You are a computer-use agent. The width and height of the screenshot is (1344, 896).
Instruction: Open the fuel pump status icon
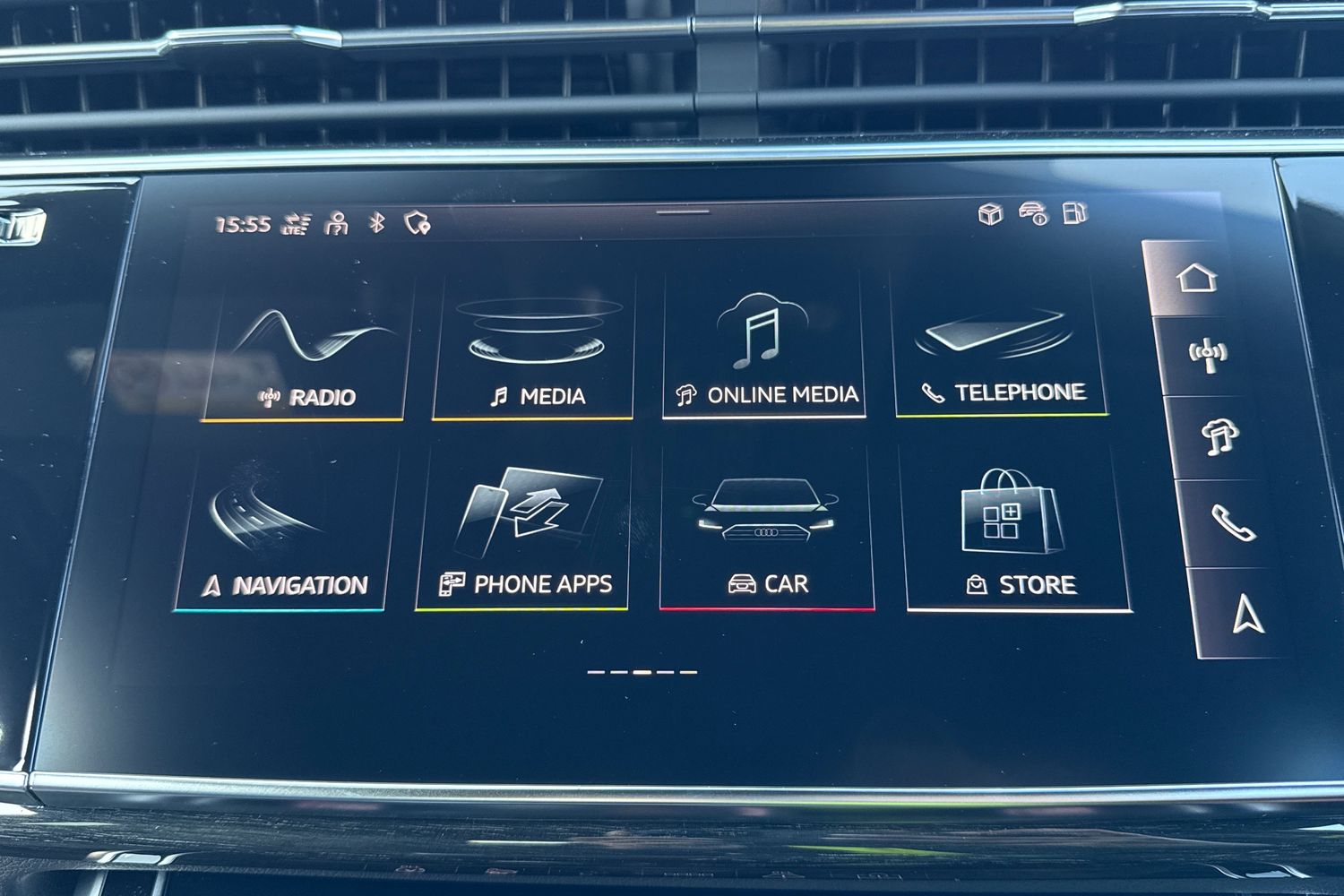(1074, 213)
